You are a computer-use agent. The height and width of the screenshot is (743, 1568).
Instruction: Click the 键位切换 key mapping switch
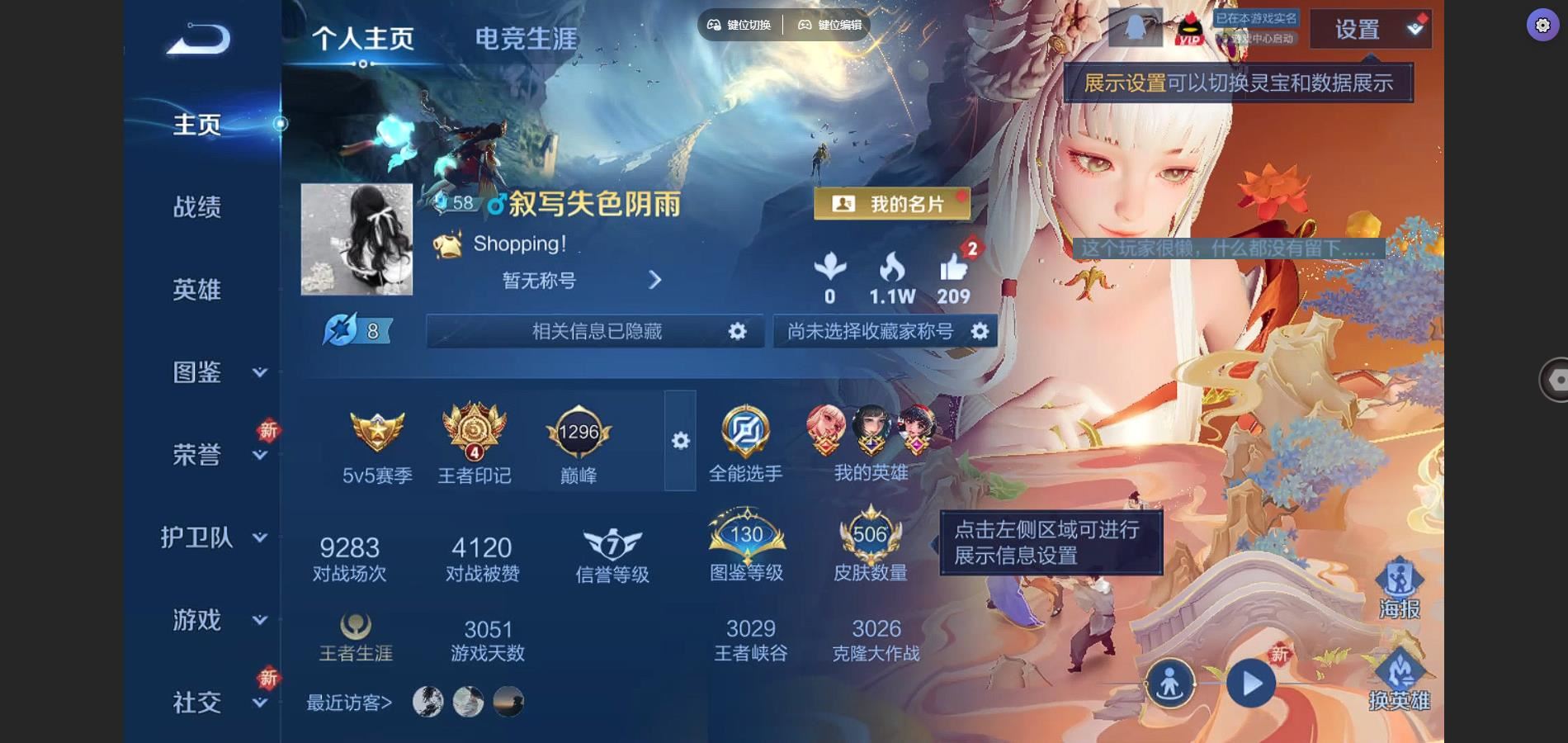[x=739, y=25]
